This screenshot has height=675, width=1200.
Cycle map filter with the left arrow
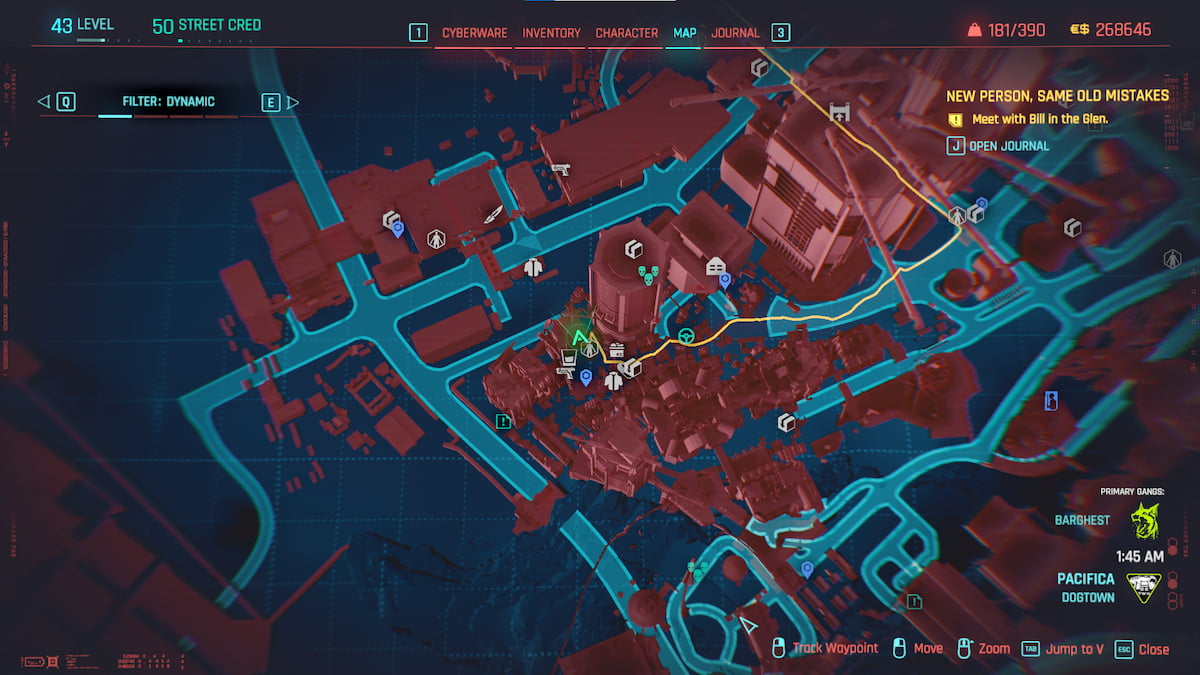point(43,101)
